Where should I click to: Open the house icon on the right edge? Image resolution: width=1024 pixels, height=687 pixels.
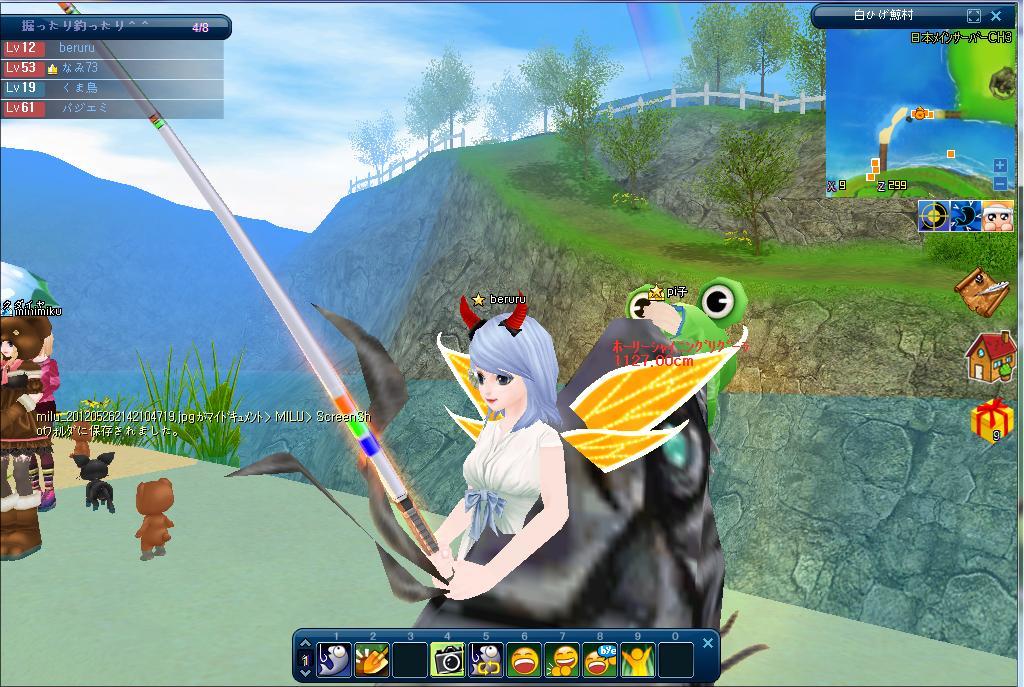tap(990, 356)
